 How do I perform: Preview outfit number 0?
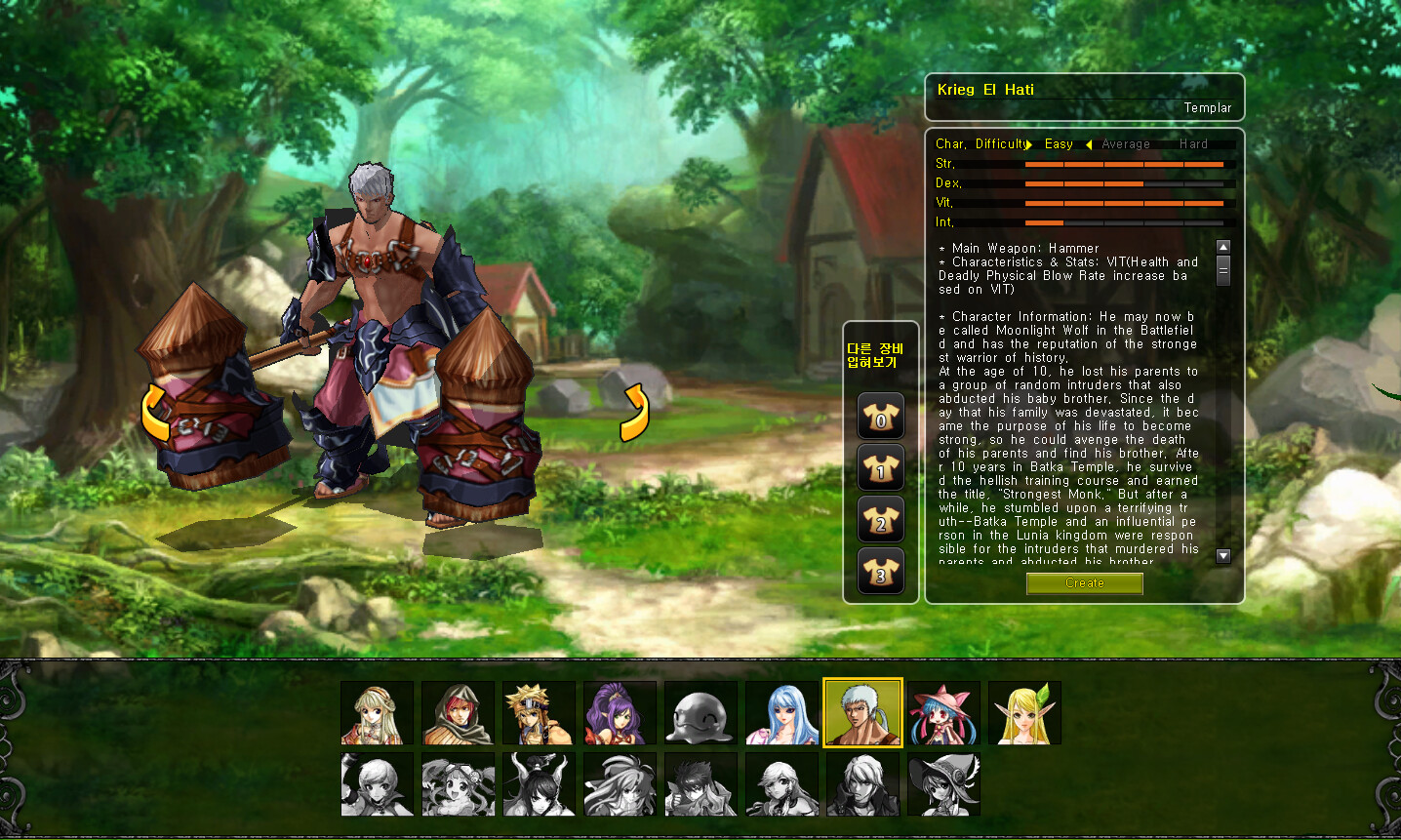[880, 418]
